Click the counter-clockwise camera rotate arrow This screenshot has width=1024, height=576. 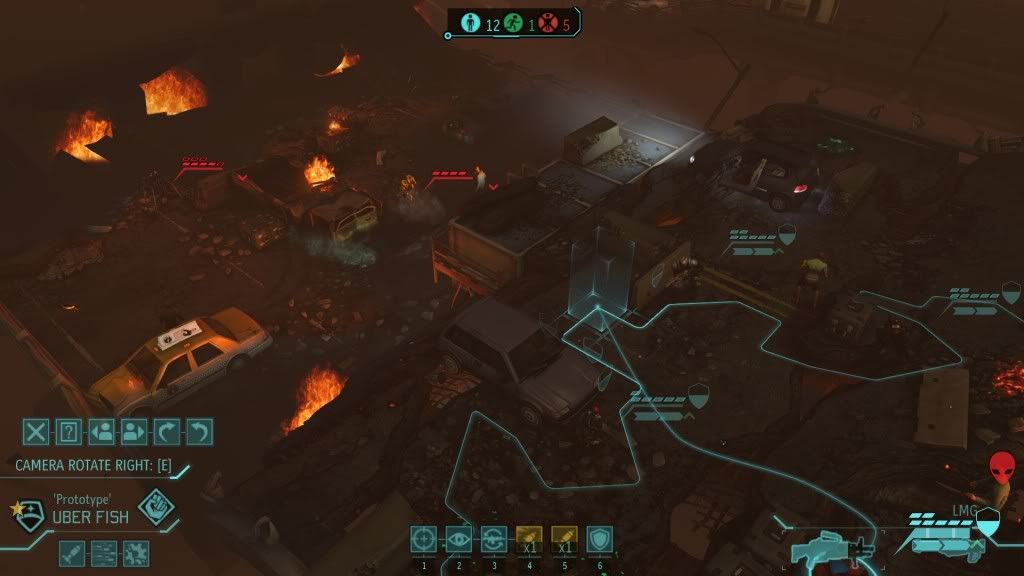click(200, 432)
